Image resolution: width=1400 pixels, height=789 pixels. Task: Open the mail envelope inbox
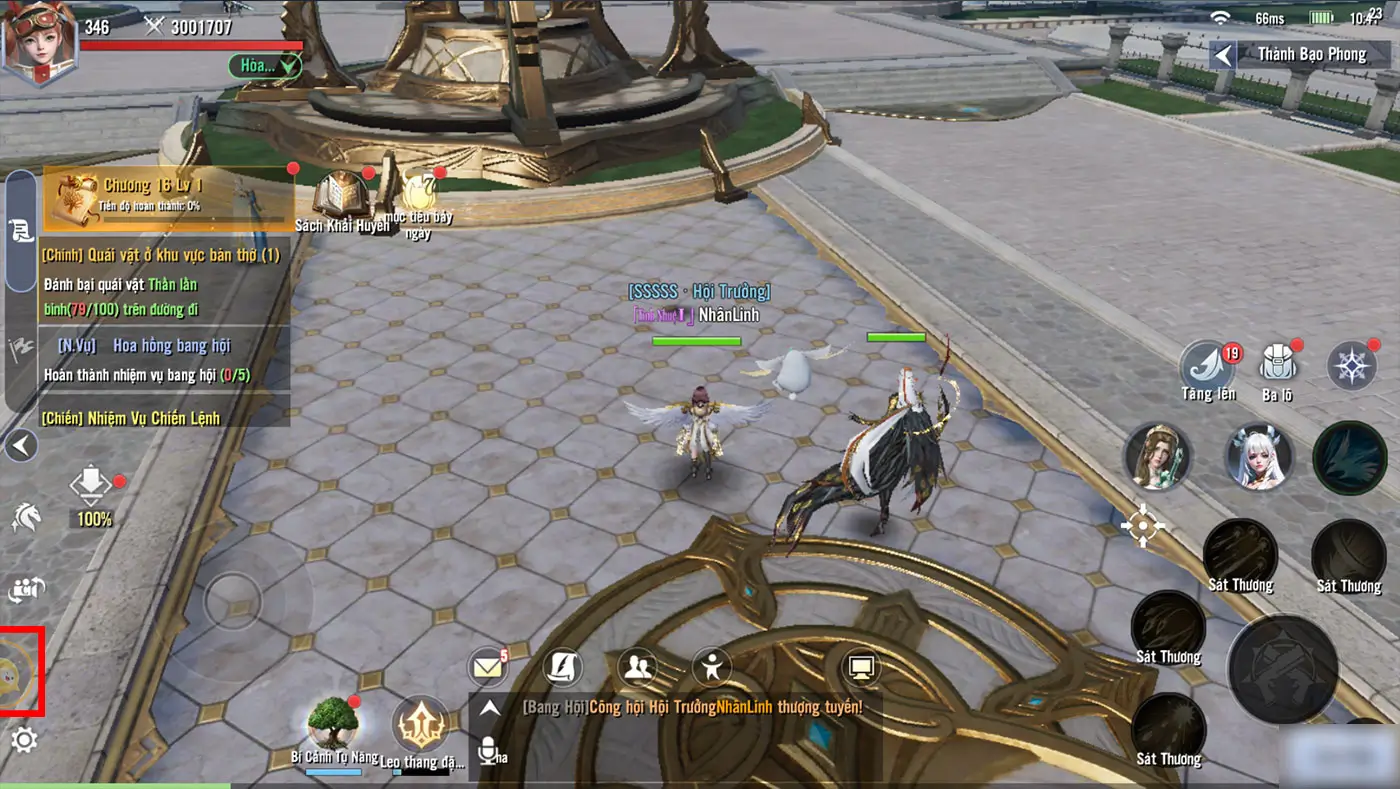click(488, 667)
